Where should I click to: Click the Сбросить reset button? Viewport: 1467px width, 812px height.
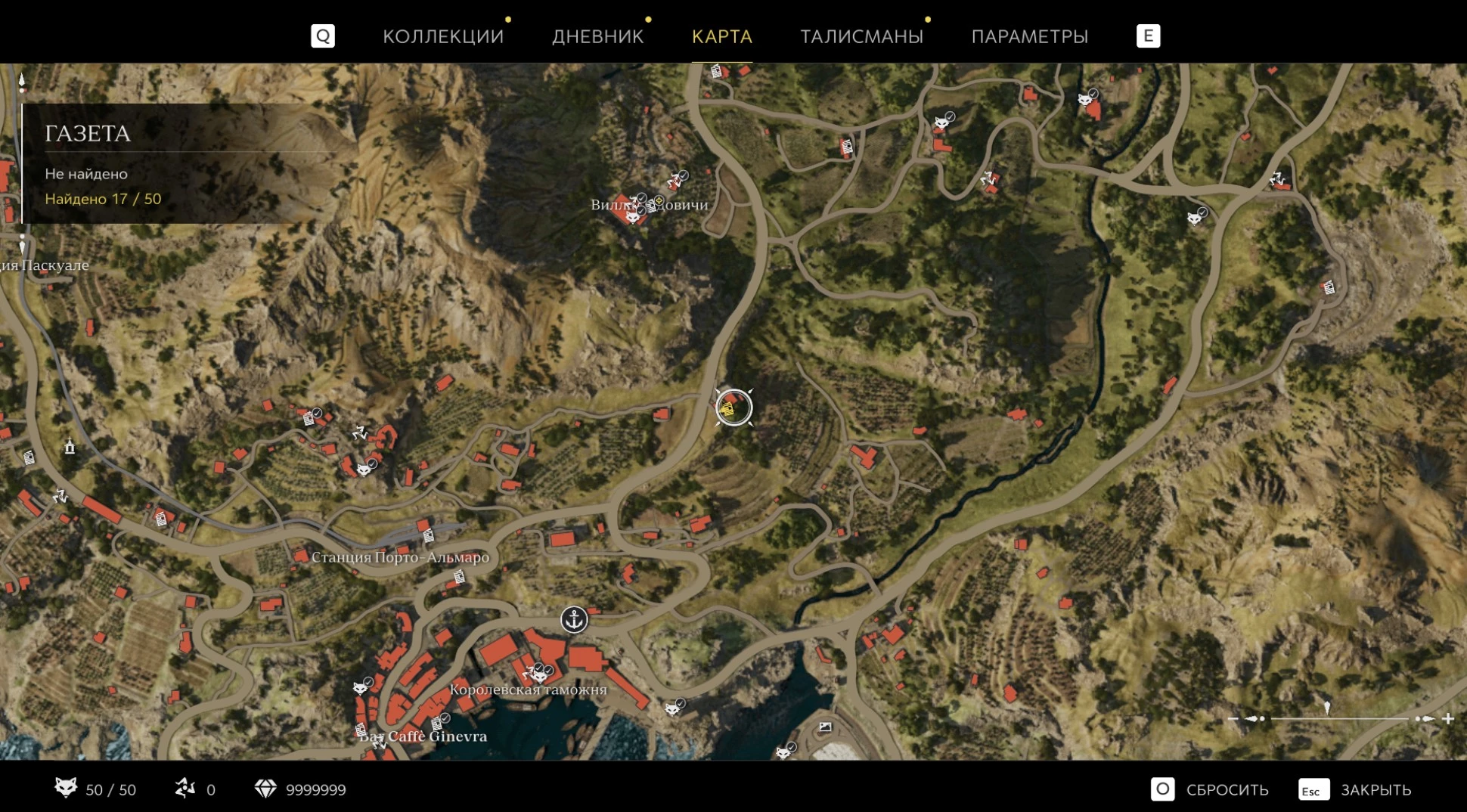[x=1210, y=789]
